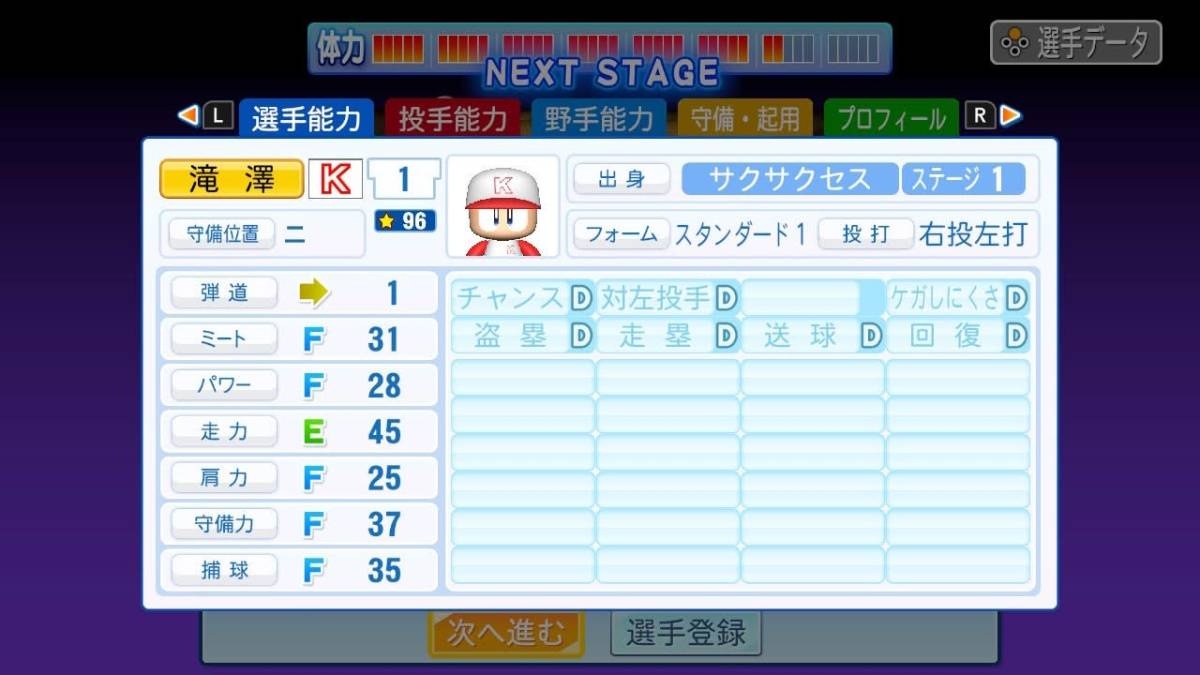1200x675 pixels.
Task: Choose the 送球 ability cell
Action: coord(812,336)
